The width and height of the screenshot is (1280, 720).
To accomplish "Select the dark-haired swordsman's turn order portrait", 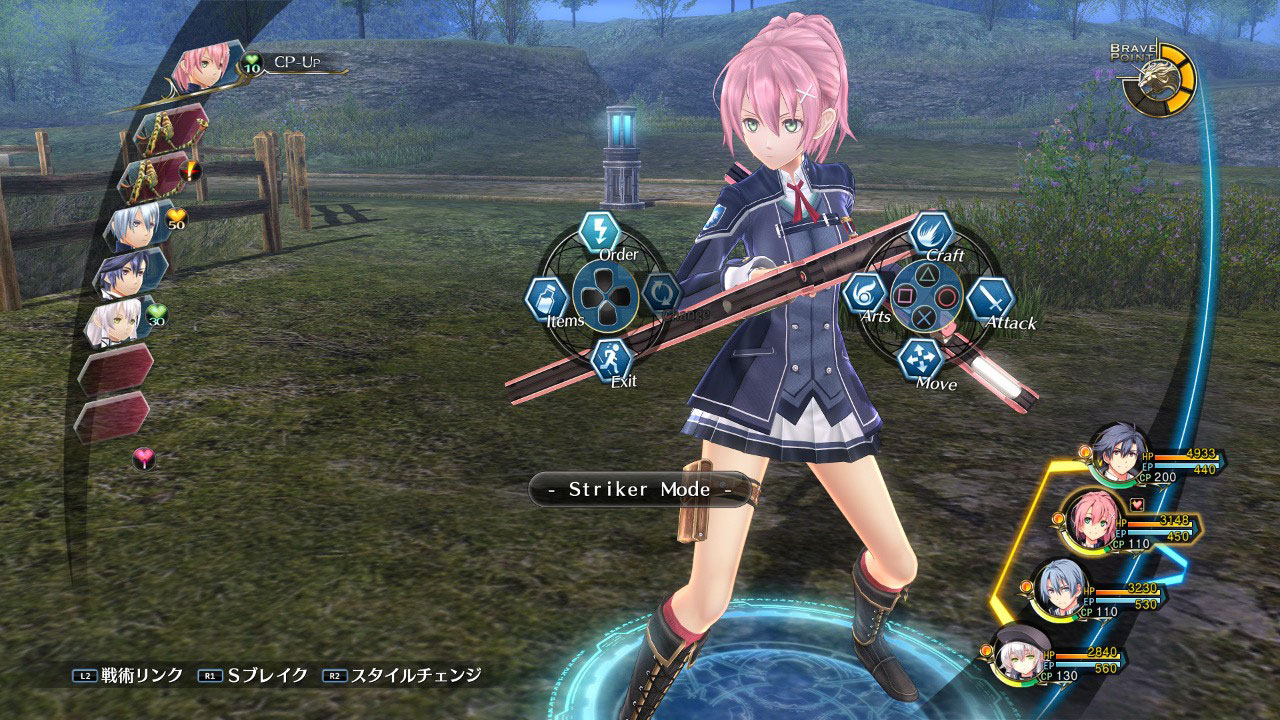I will (130, 272).
